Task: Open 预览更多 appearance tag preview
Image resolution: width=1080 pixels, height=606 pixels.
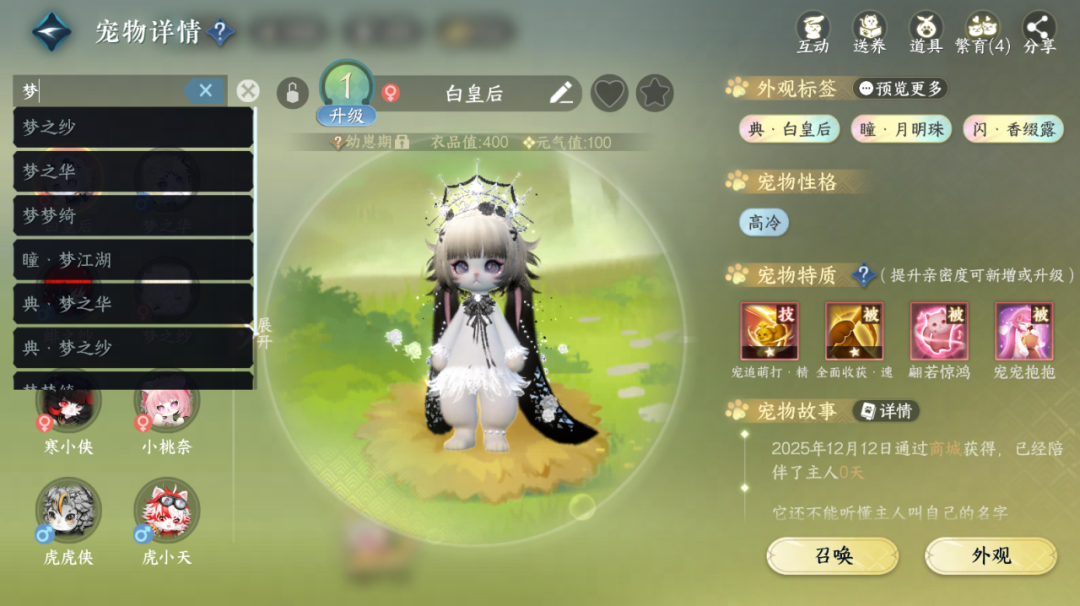Action: click(x=900, y=88)
